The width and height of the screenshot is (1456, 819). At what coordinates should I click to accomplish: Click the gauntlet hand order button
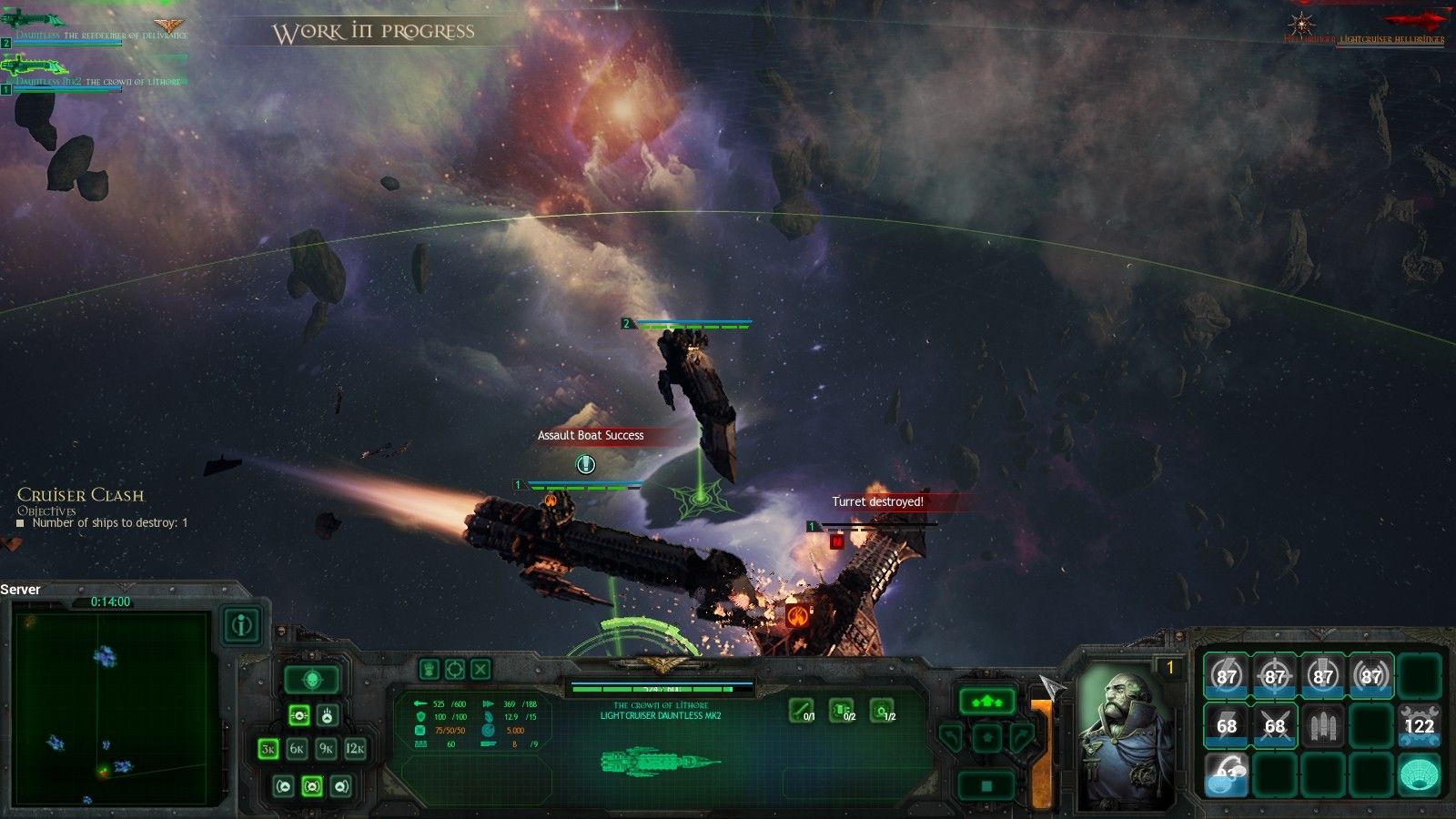pyautogui.click(x=429, y=670)
